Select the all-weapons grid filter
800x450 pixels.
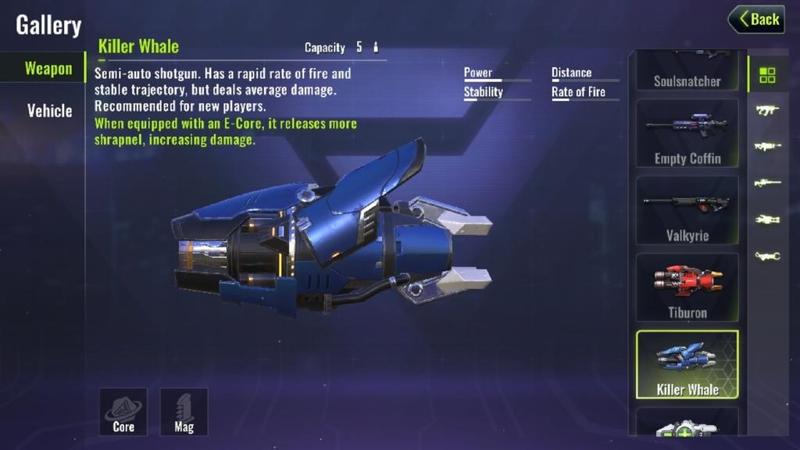[767, 75]
